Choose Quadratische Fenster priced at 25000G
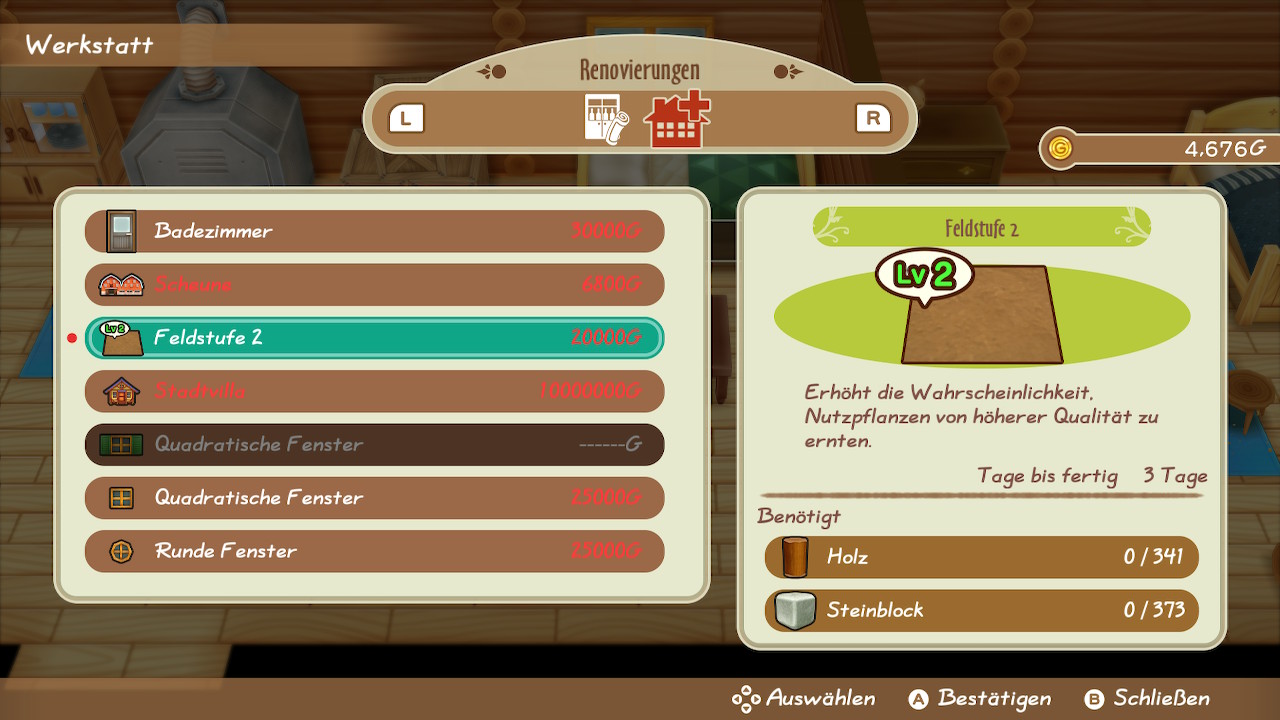Viewport: 1280px width, 720px height. 374,498
